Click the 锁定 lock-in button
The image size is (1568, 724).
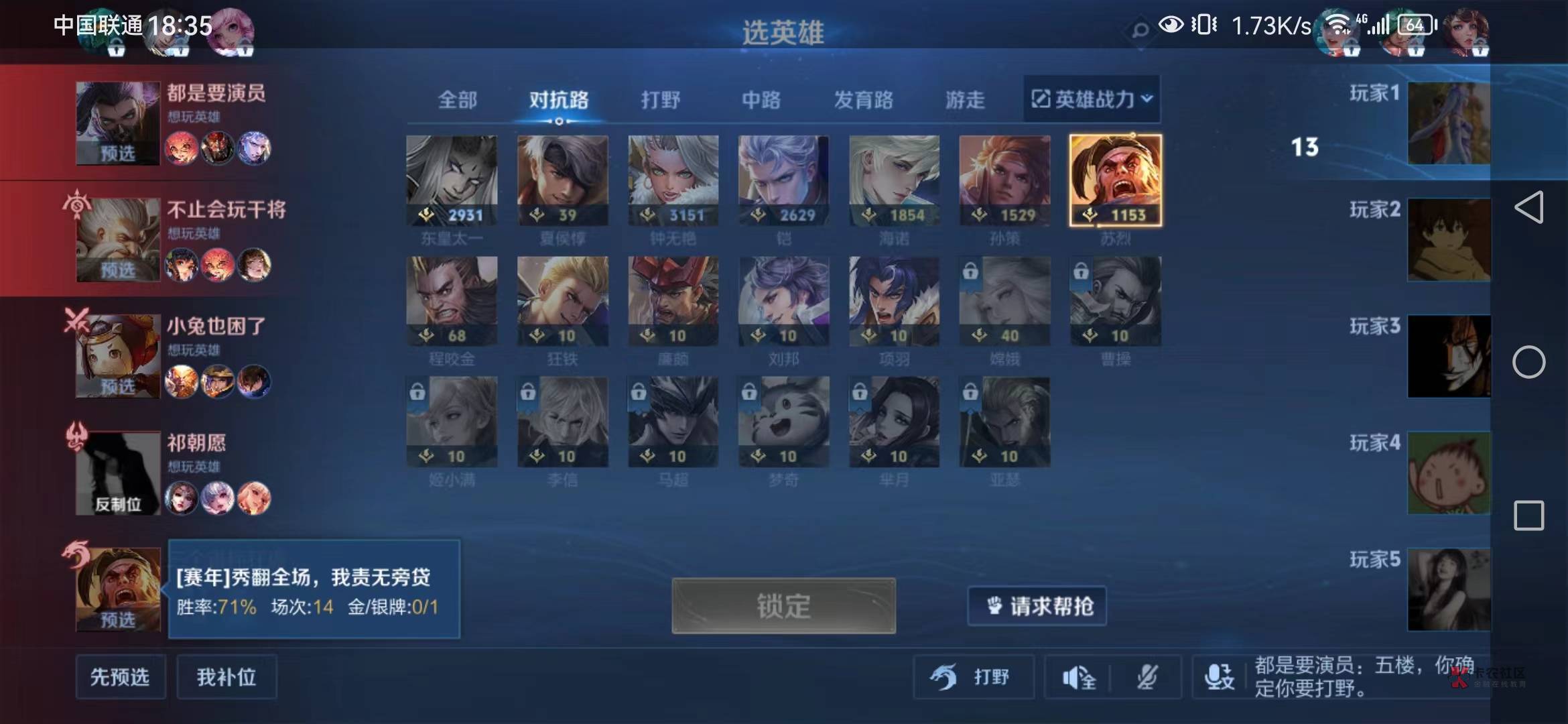coord(783,606)
